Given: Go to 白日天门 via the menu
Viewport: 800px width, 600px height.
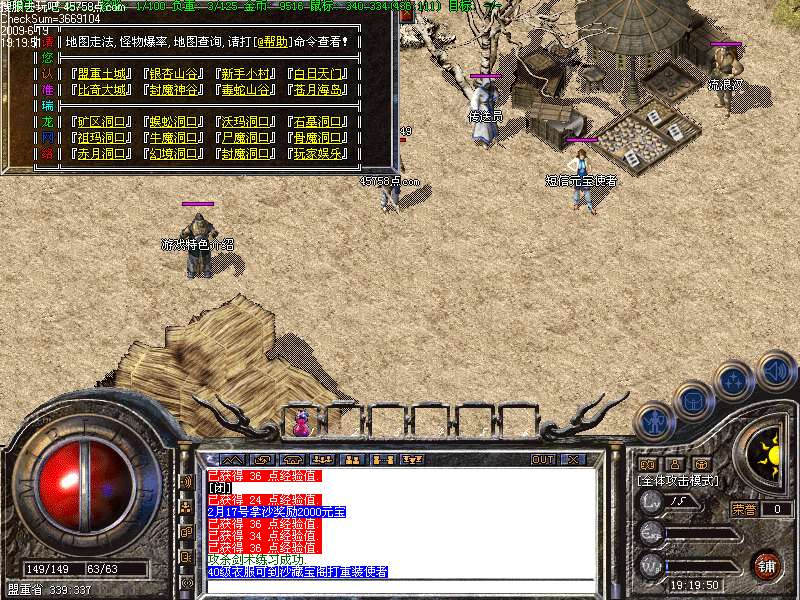Looking at the screenshot, I should pyautogui.click(x=316, y=74).
